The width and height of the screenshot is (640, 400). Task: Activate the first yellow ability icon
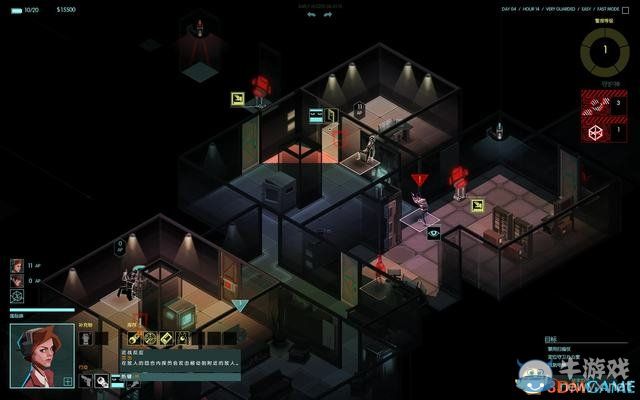pyautogui.click(x=134, y=338)
